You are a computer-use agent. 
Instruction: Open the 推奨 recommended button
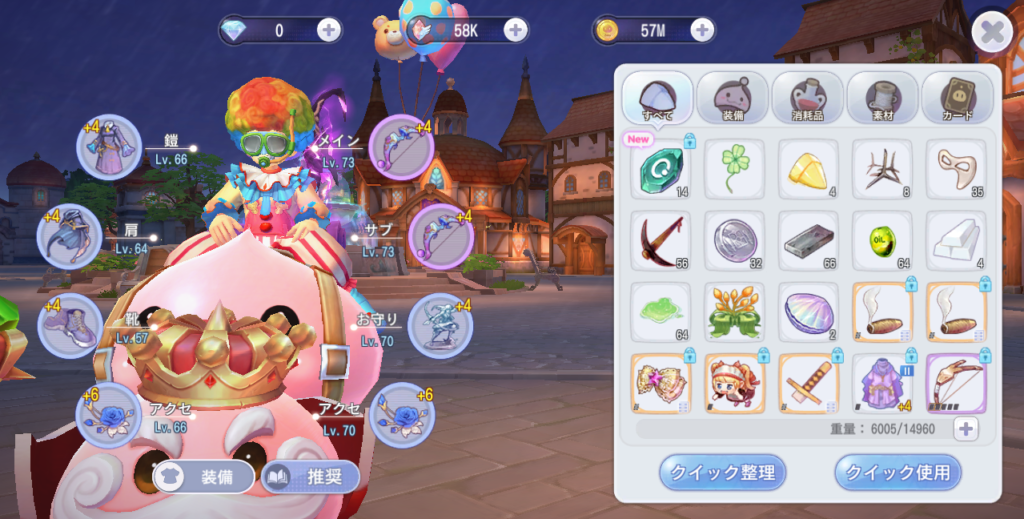pyautogui.click(x=310, y=477)
